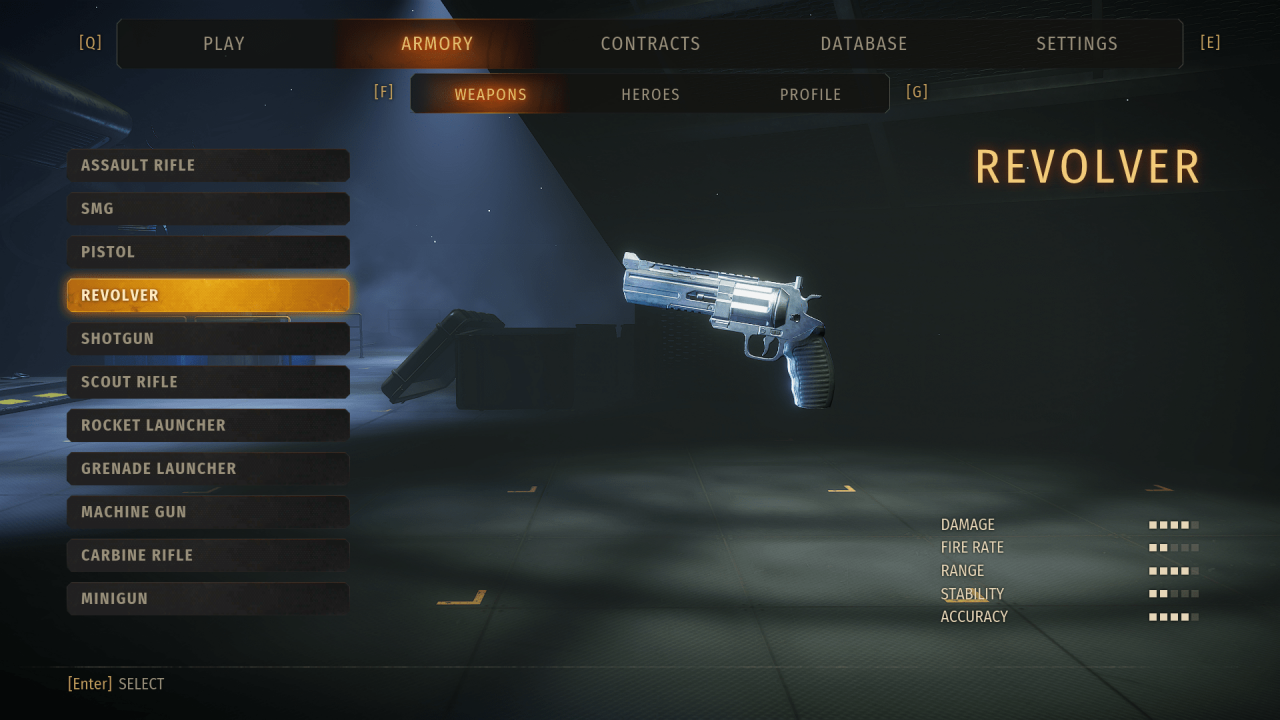Select the SMG weapon entry
The image size is (1280, 720).
tap(208, 209)
